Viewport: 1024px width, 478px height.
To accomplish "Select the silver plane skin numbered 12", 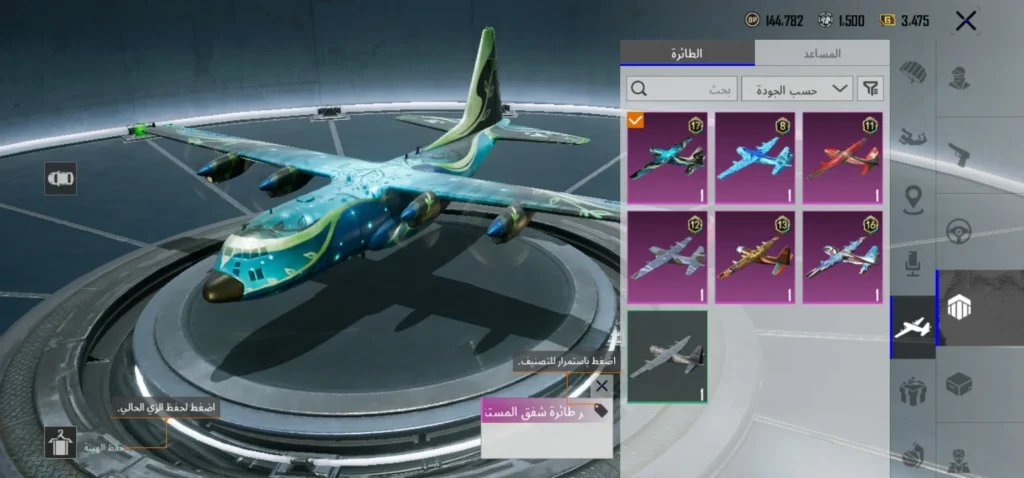I will [x=667, y=257].
